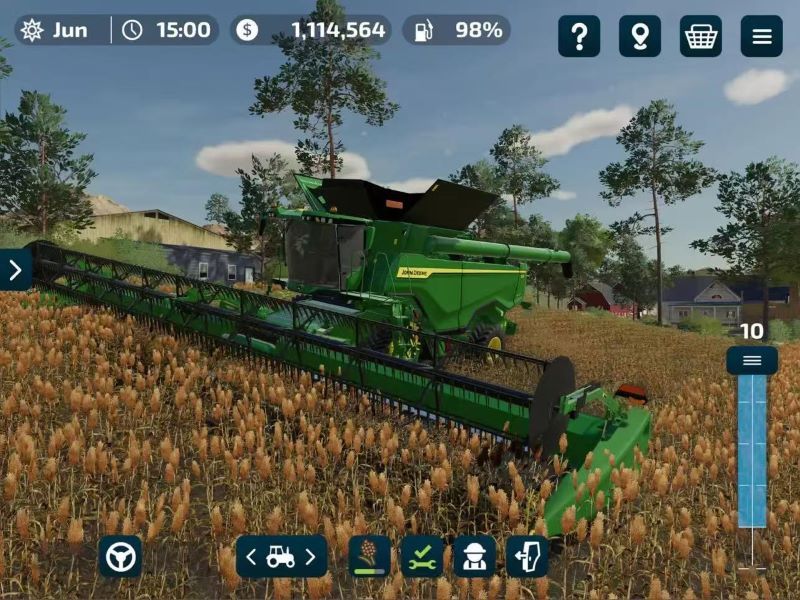800x600 pixels.
Task: Select the crop harvest icon
Action: click(369, 556)
